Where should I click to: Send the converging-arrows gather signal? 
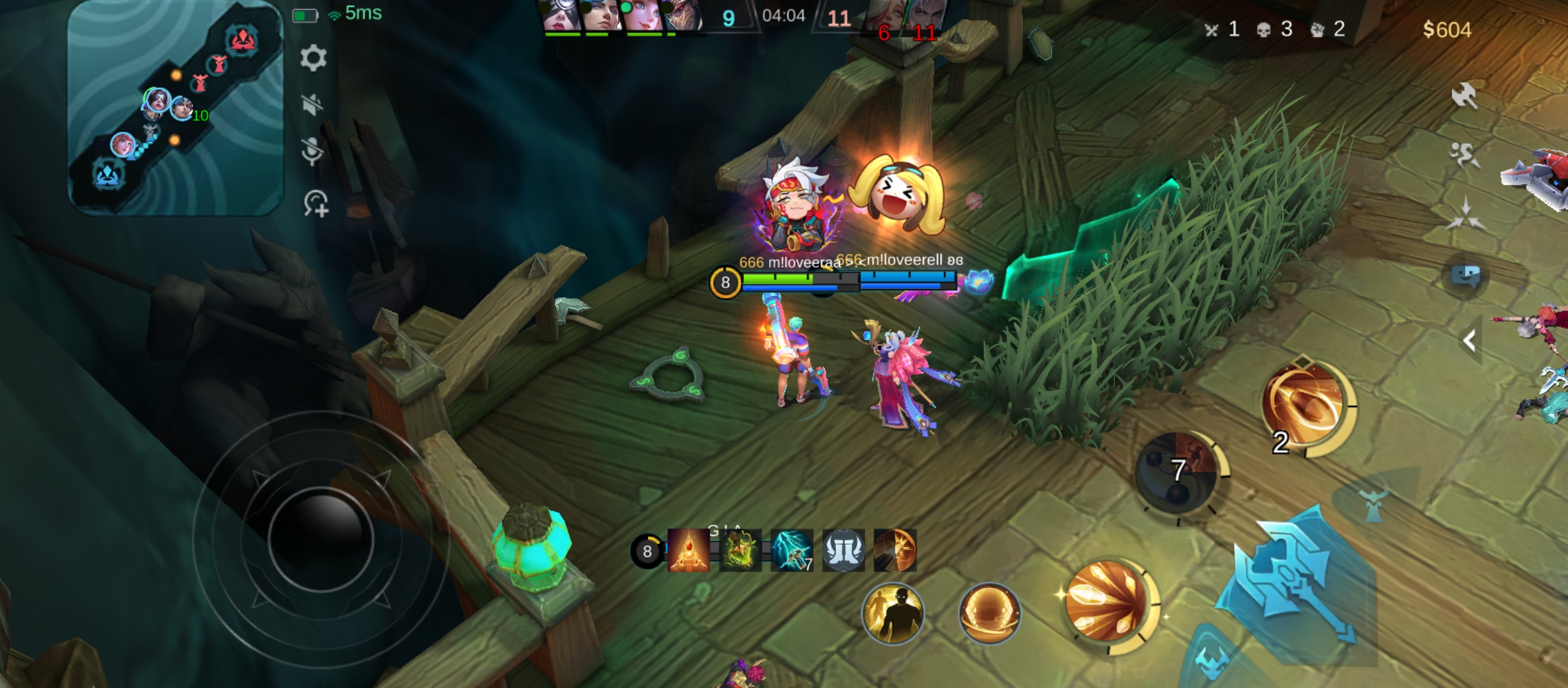pyautogui.click(x=1465, y=213)
